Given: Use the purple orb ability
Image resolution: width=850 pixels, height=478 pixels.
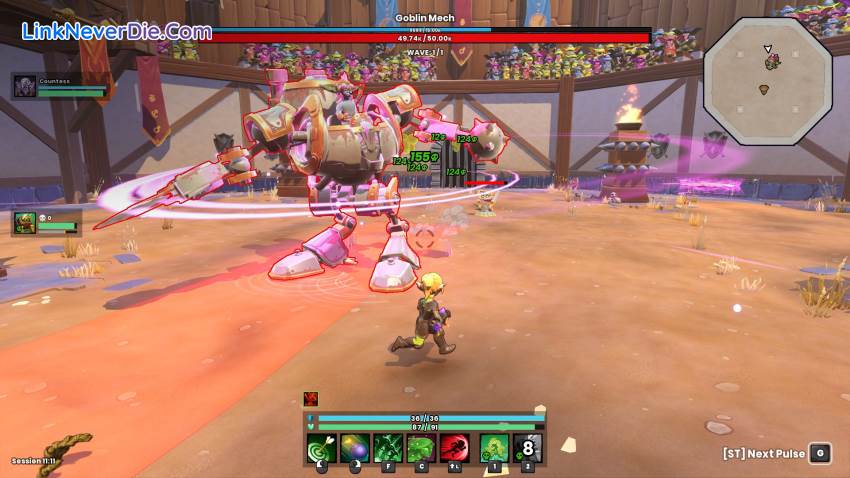Looking at the screenshot, I should point(355,448).
